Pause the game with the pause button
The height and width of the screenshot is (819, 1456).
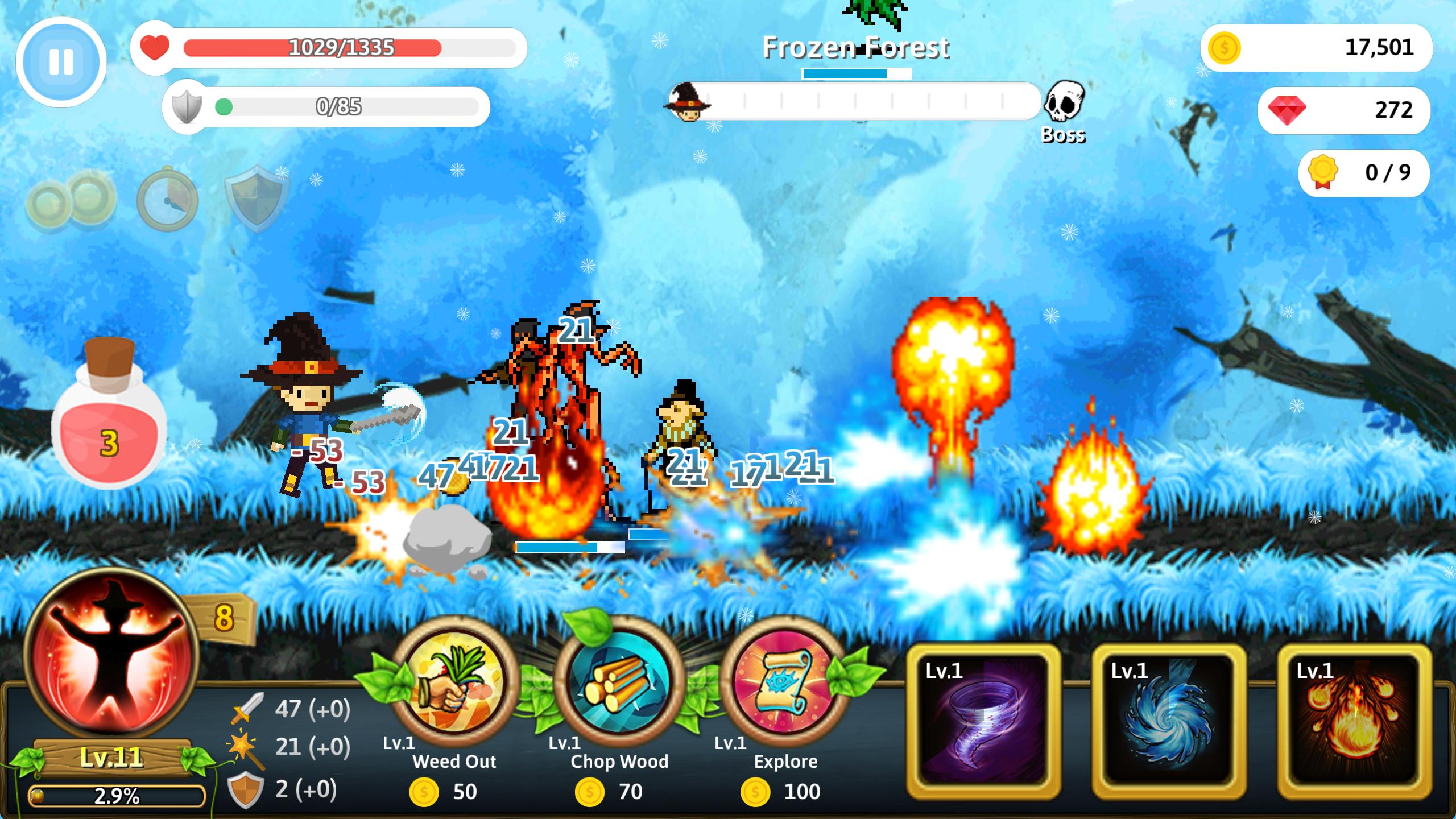pyautogui.click(x=61, y=61)
